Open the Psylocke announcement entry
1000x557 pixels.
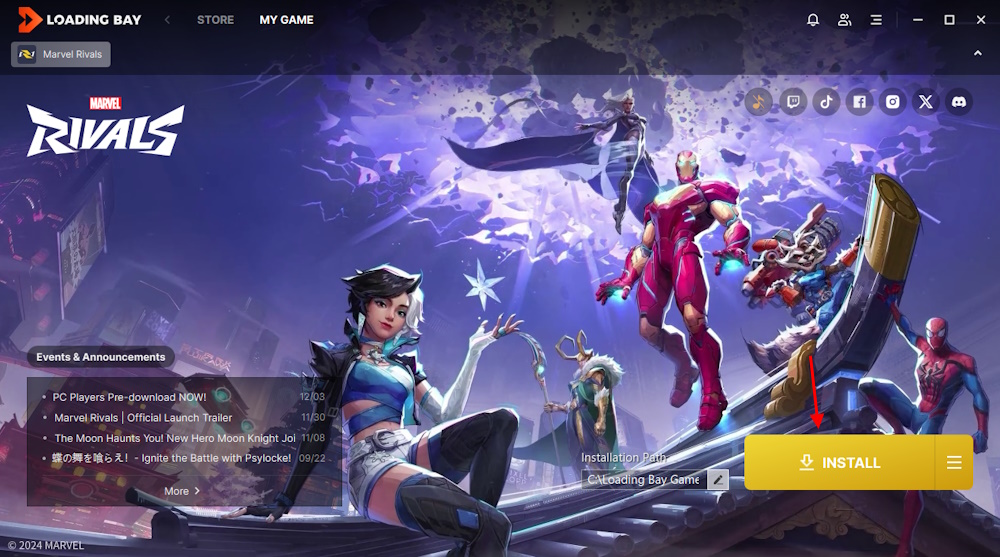click(172, 458)
